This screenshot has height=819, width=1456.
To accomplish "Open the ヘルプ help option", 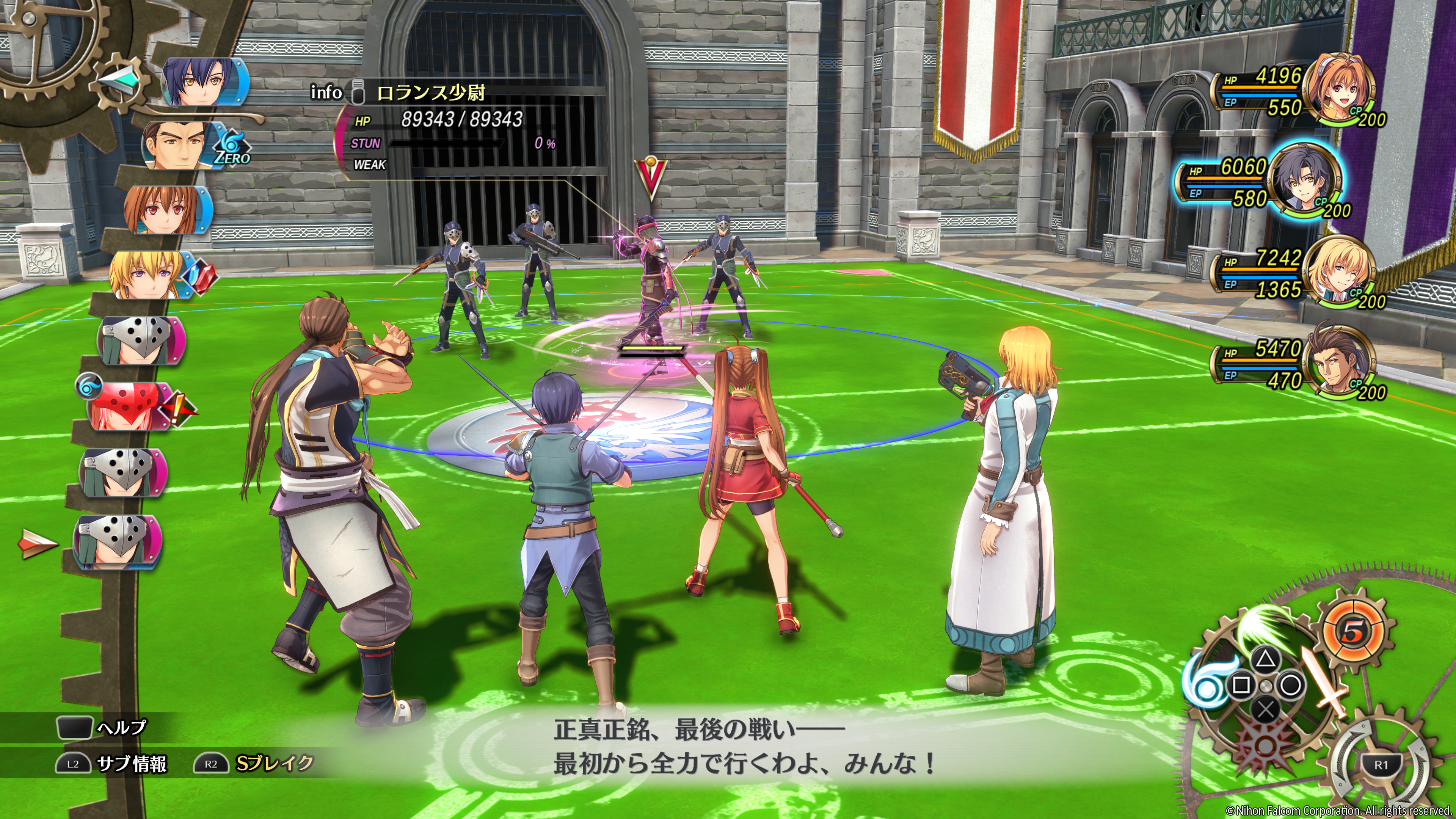I will tap(102, 728).
